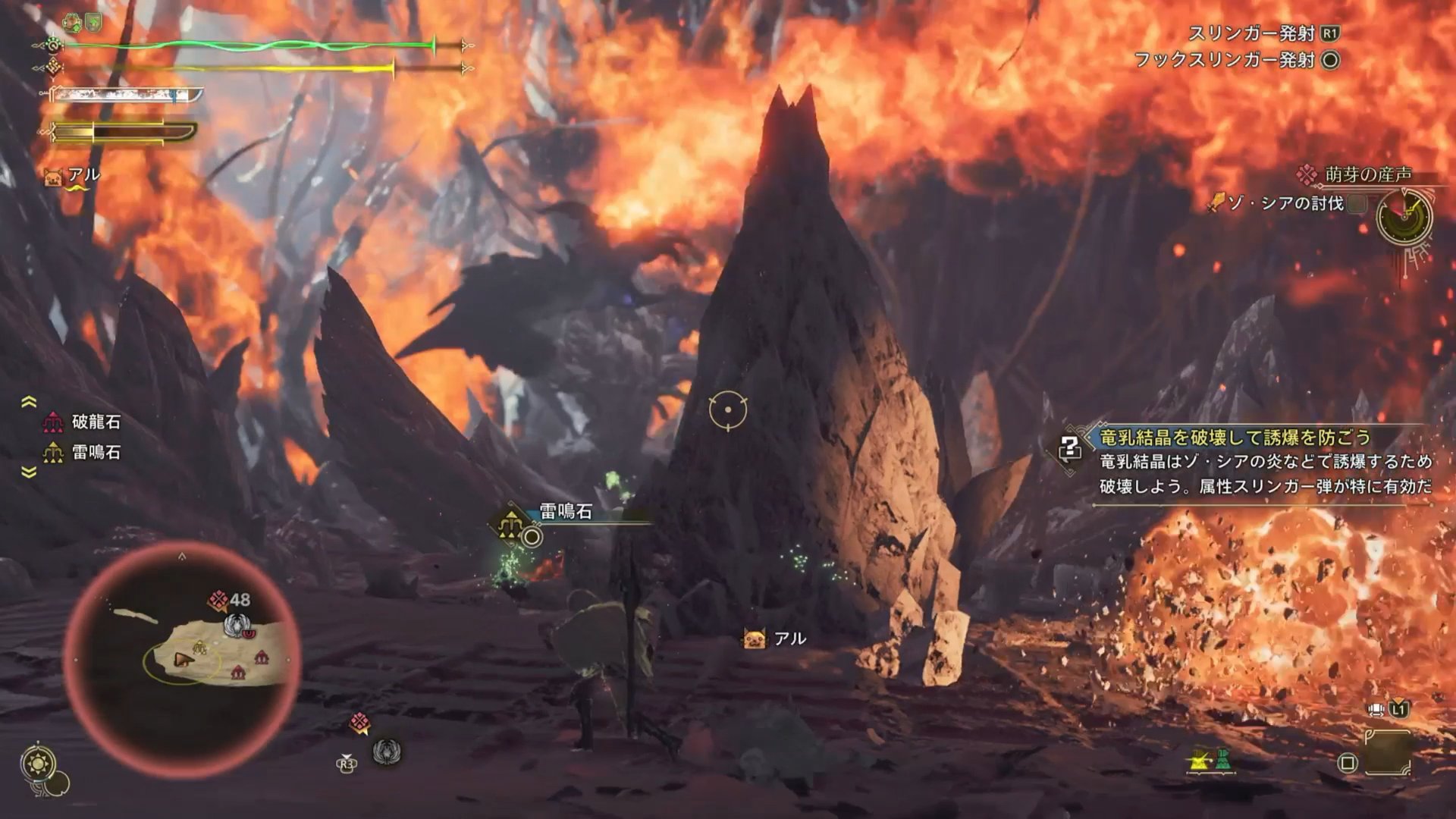This screenshot has width=1456, height=819.
Task: Open the circular minimap
Action: tap(182, 658)
